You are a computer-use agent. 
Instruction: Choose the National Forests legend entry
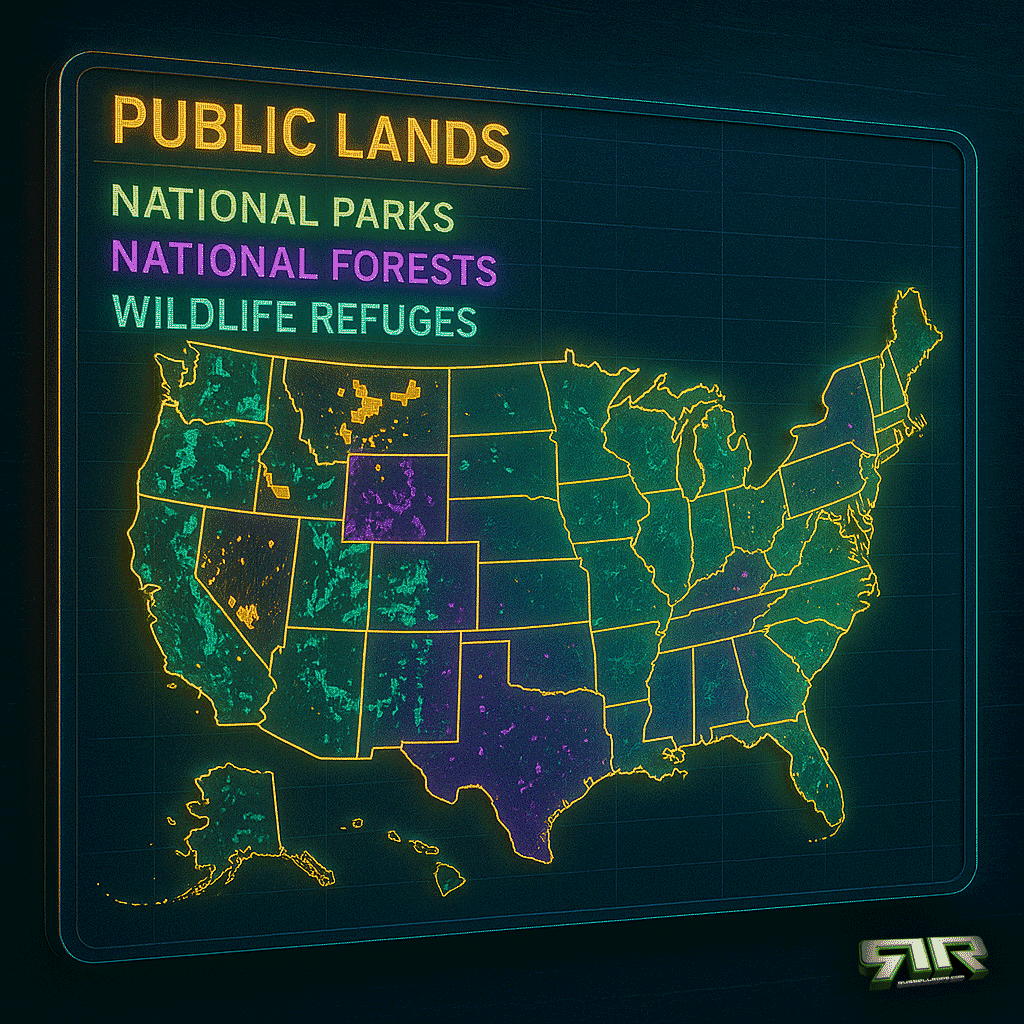(x=304, y=265)
